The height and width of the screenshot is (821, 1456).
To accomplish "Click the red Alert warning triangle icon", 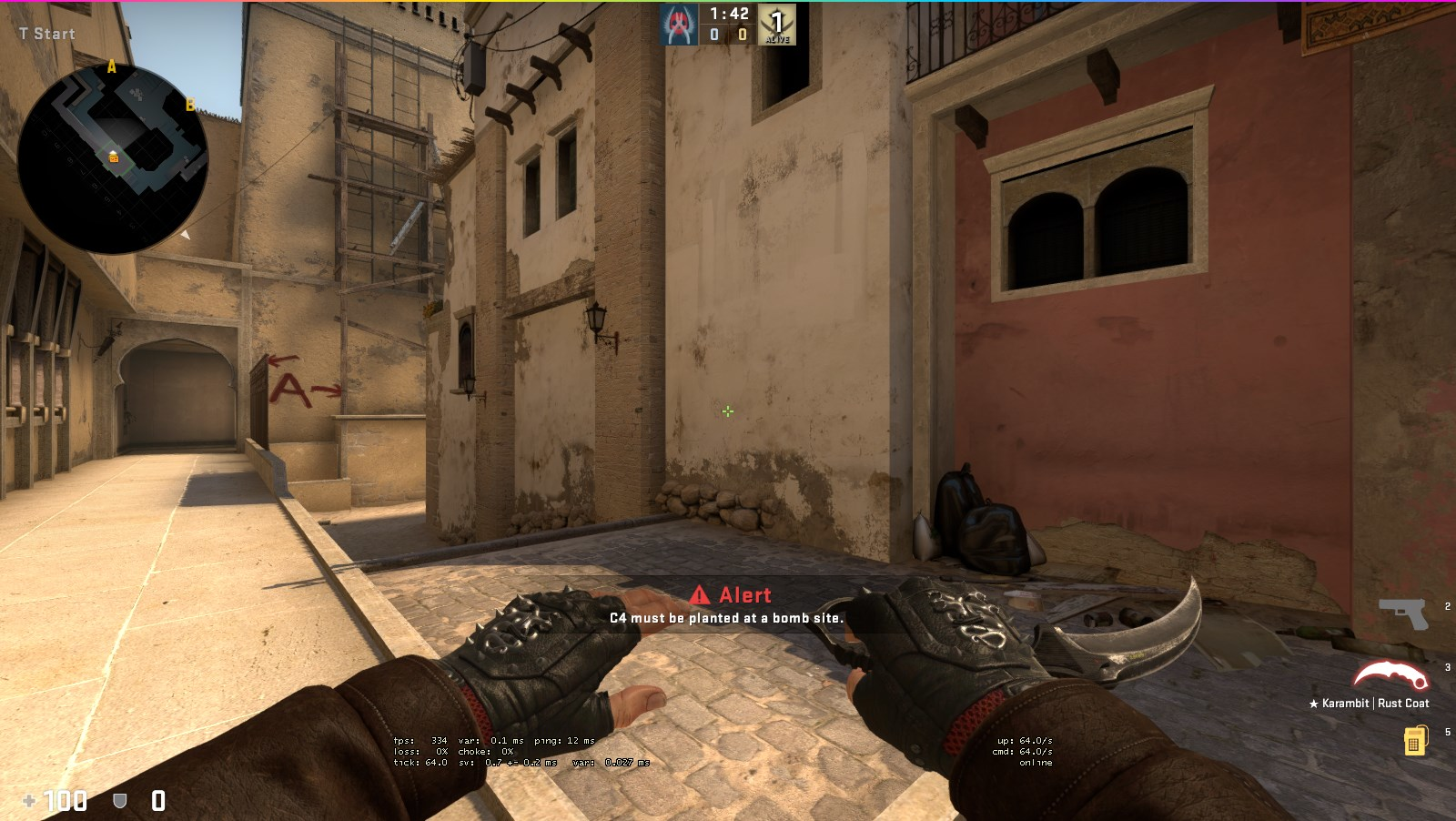I will pos(699,595).
